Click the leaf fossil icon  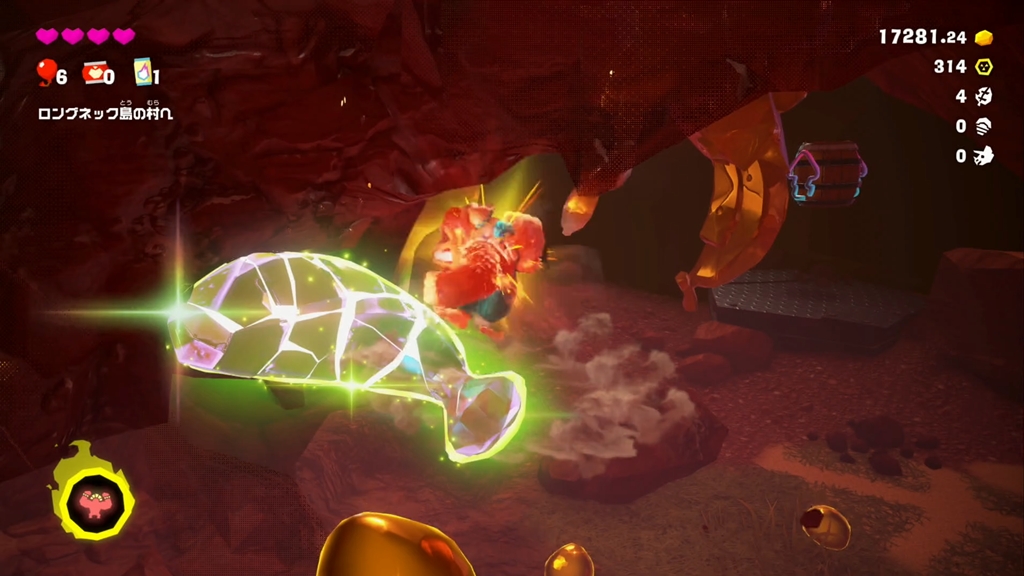click(984, 97)
